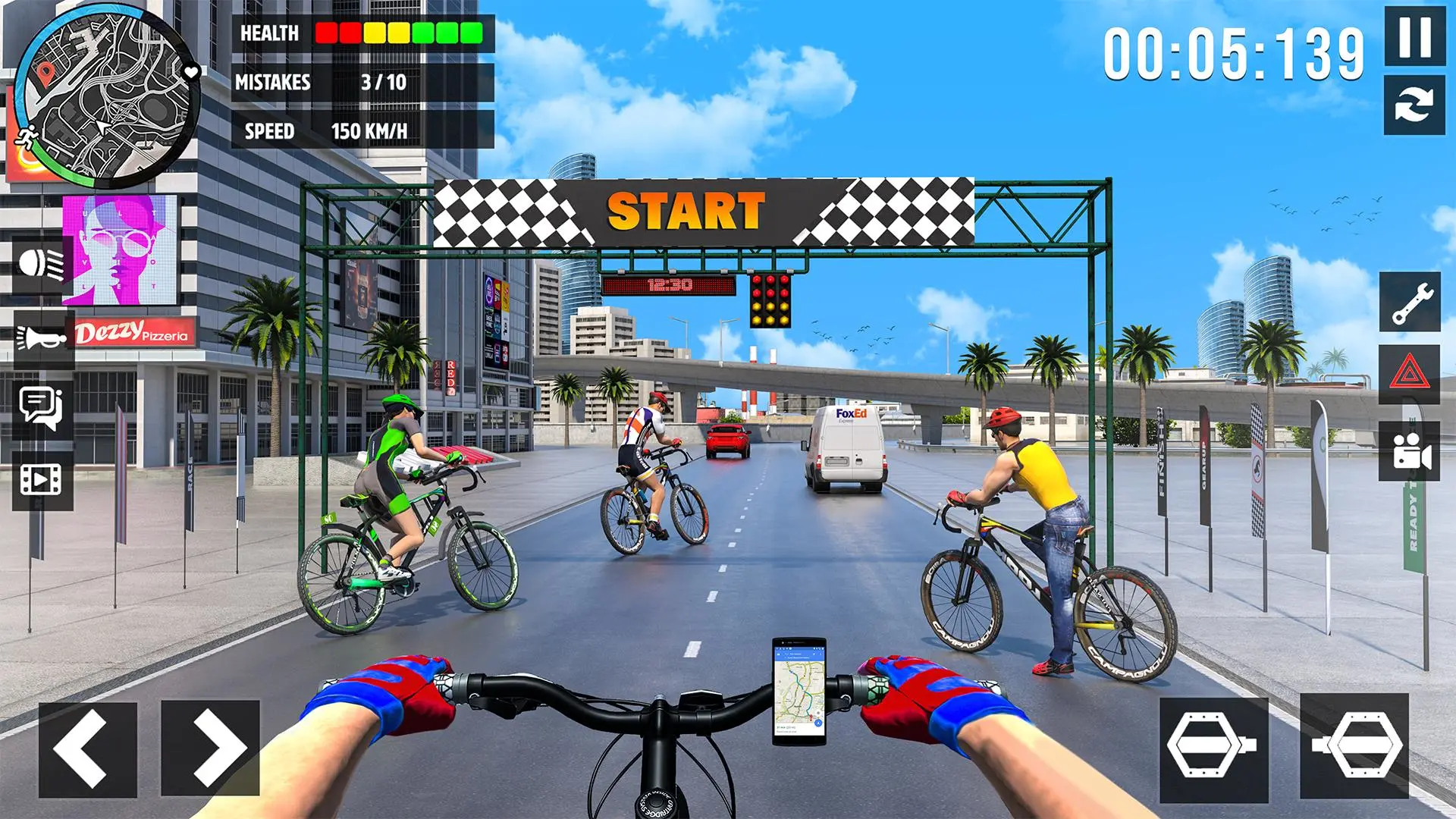1456x819 pixels.
Task: Activate the red hazard triangle button
Action: tap(1410, 374)
